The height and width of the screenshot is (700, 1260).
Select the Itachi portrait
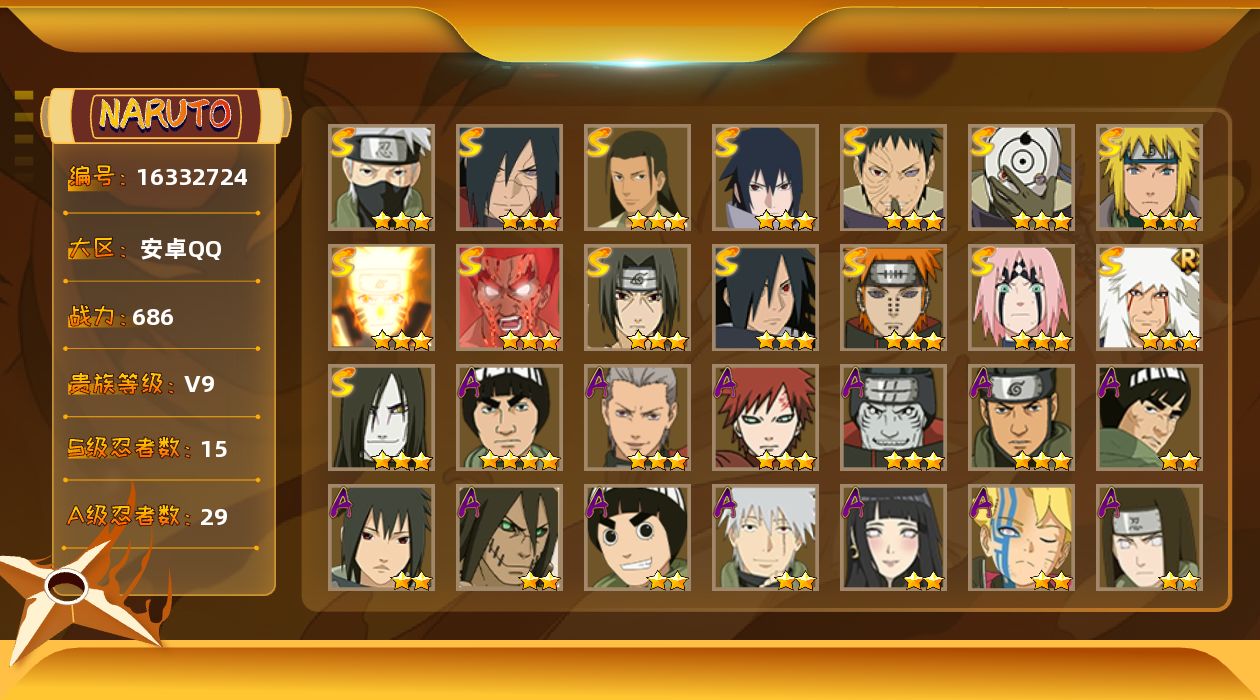pos(637,298)
